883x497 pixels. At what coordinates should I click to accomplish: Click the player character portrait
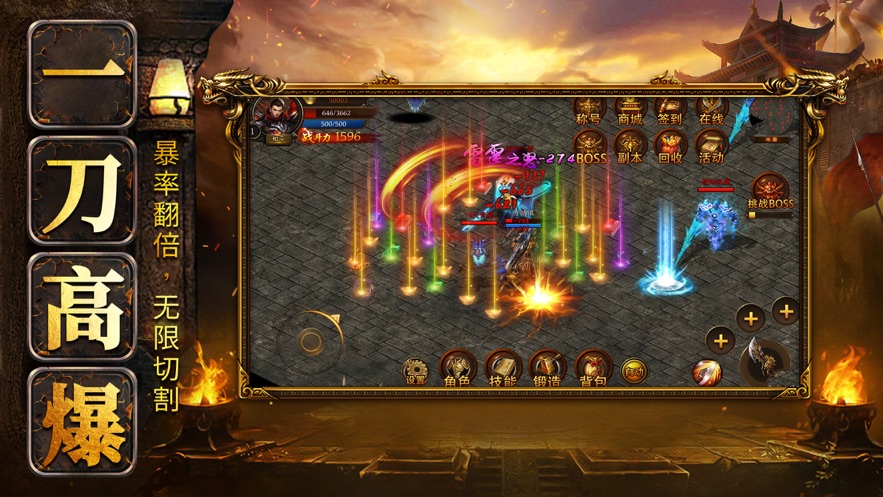pos(274,116)
